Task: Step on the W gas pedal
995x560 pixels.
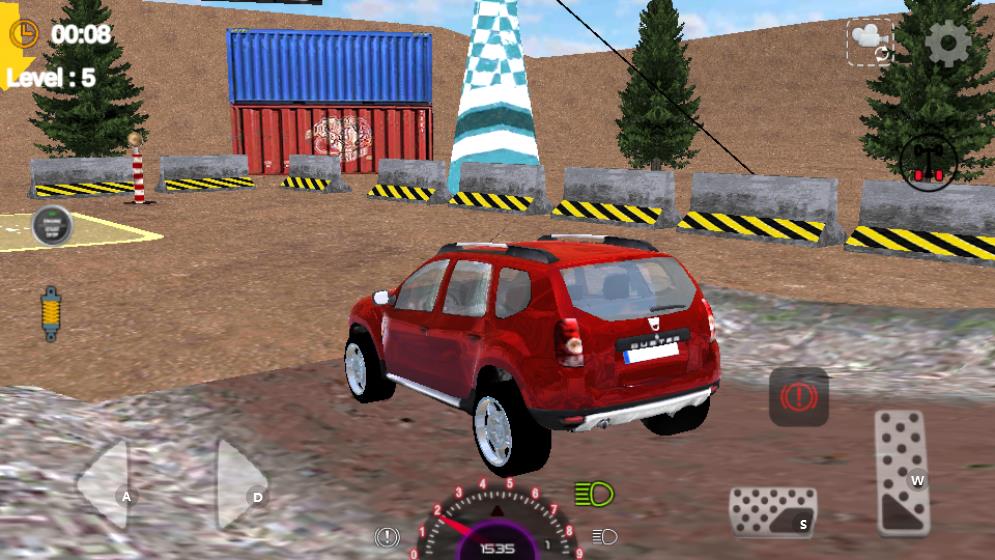Action: click(902, 472)
